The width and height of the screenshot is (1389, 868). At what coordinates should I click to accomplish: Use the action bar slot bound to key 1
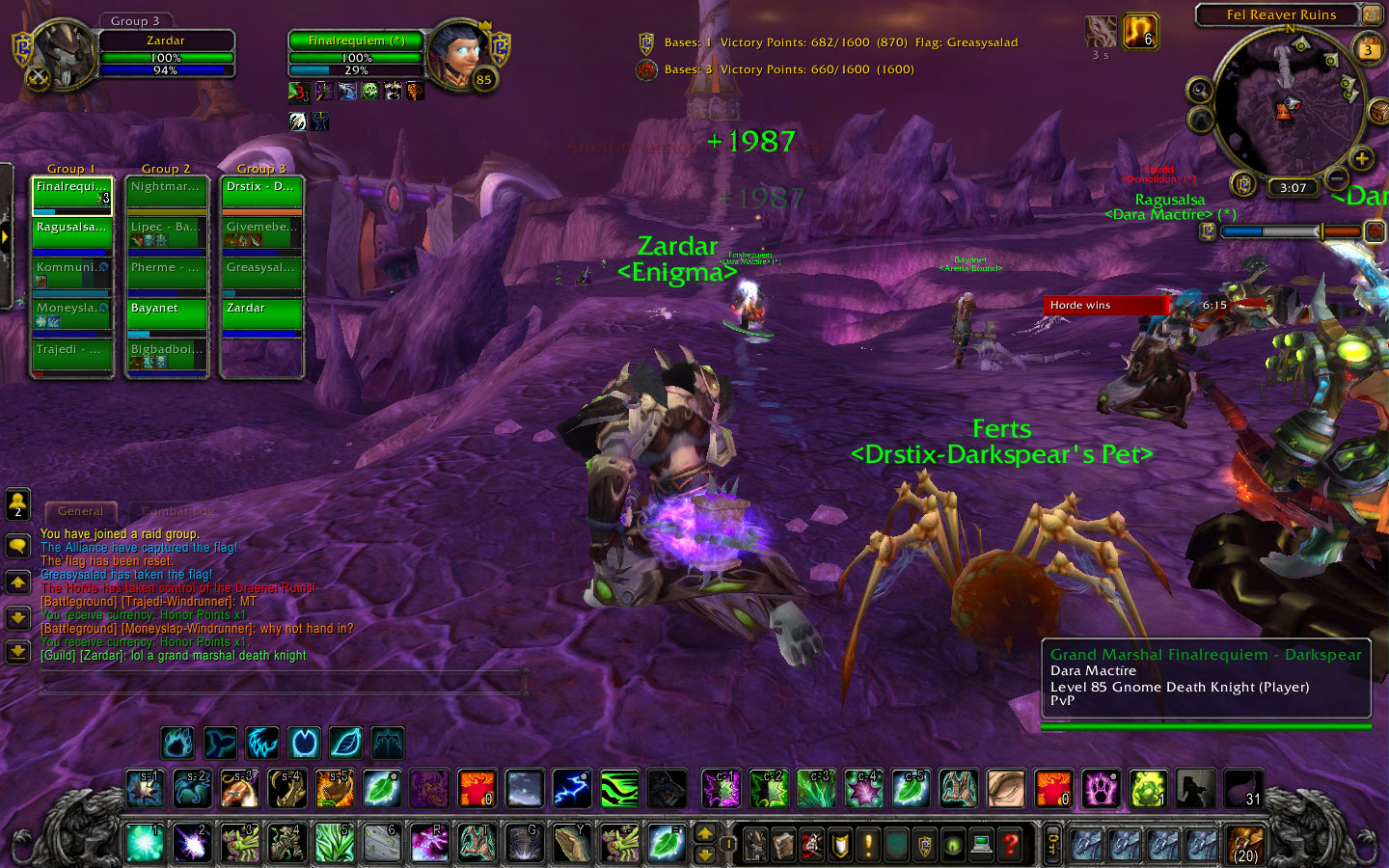tap(145, 843)
